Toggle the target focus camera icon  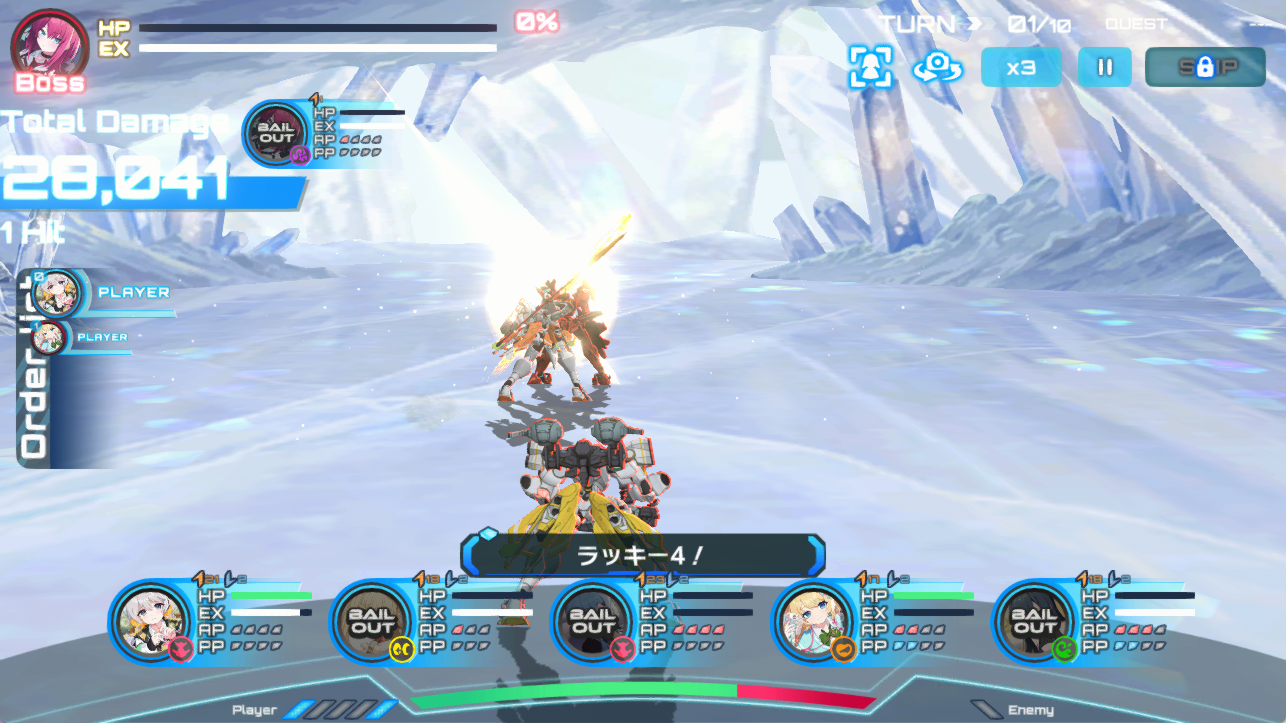tap(870, 68)
